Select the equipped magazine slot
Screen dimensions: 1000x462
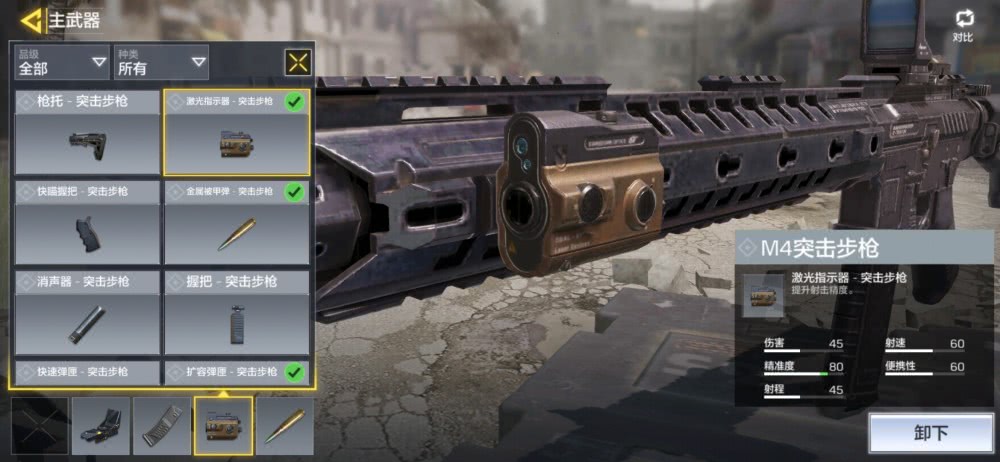(x=162, y=426)
